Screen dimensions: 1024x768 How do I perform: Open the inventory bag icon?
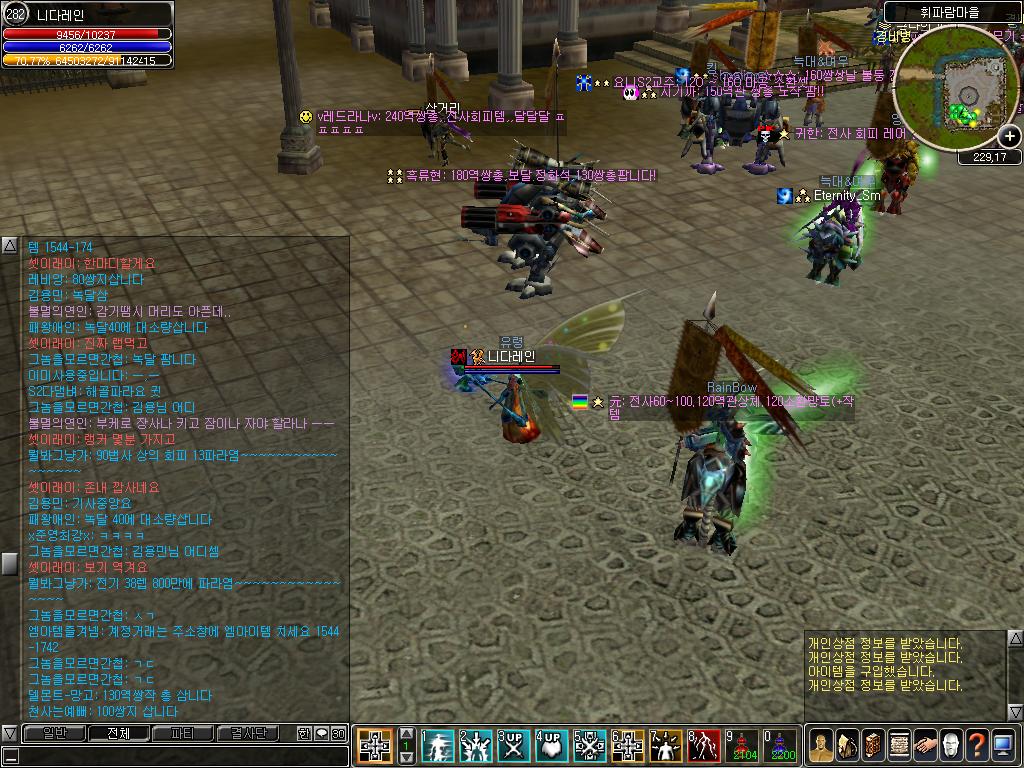pos(847,745)
